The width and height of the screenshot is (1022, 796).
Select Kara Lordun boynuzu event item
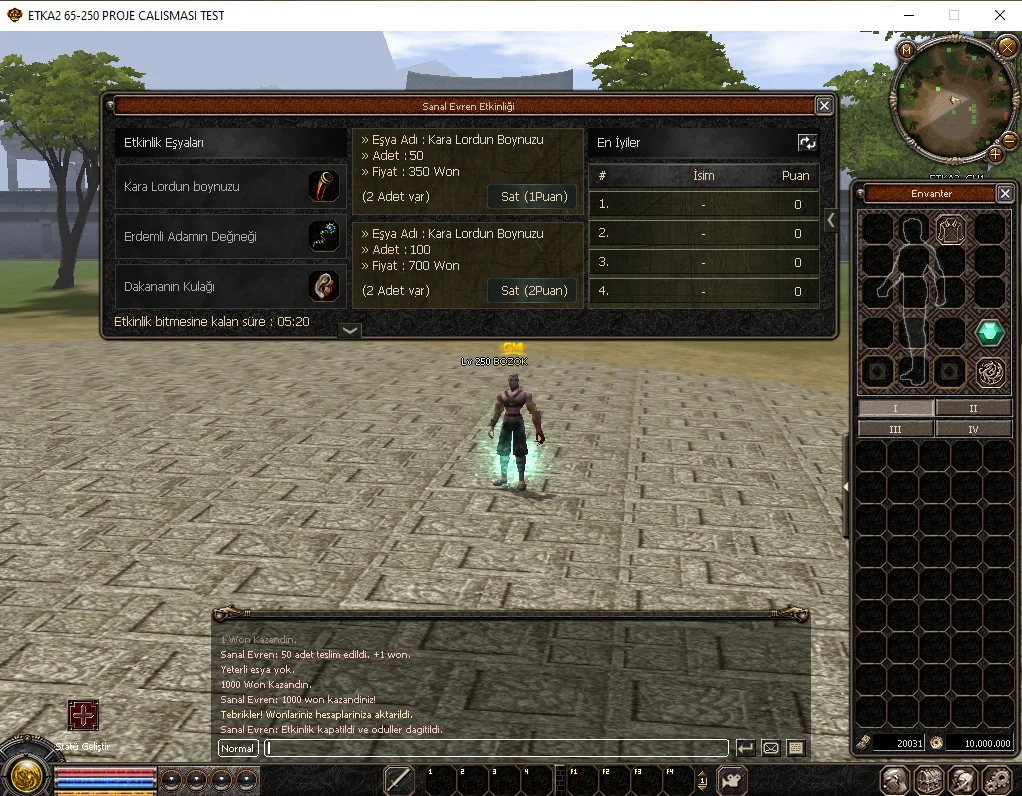click(231, 187)
